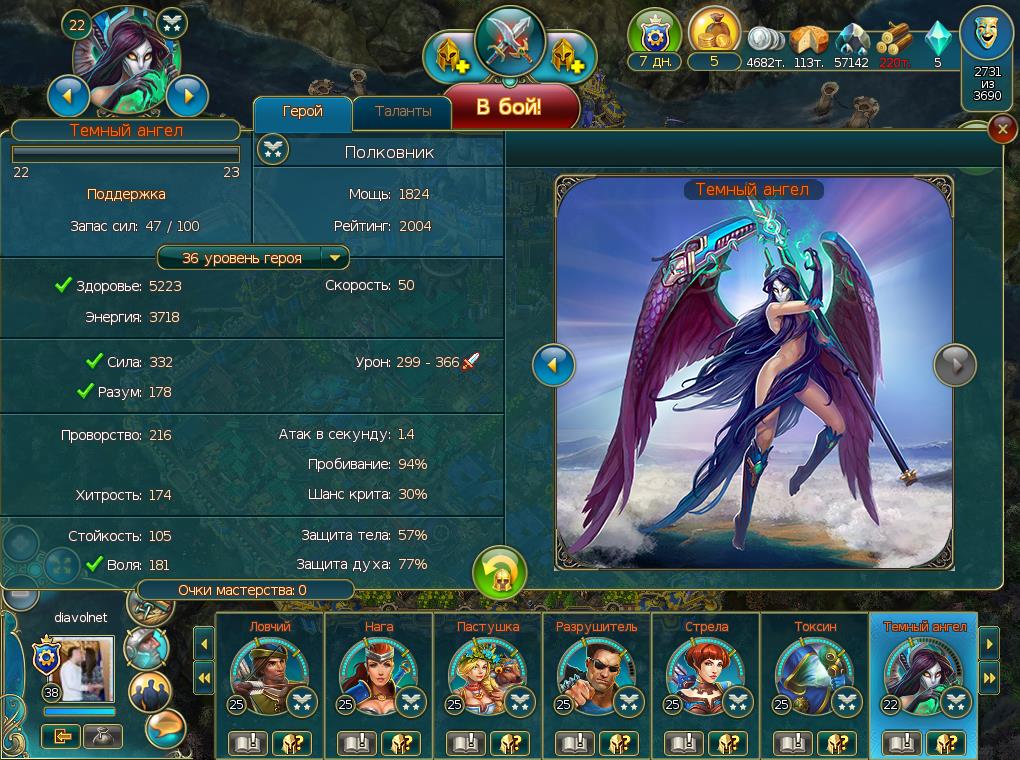Open the gold coins shop icon
The image size is (1020, 760).
[x=714, y=35]
